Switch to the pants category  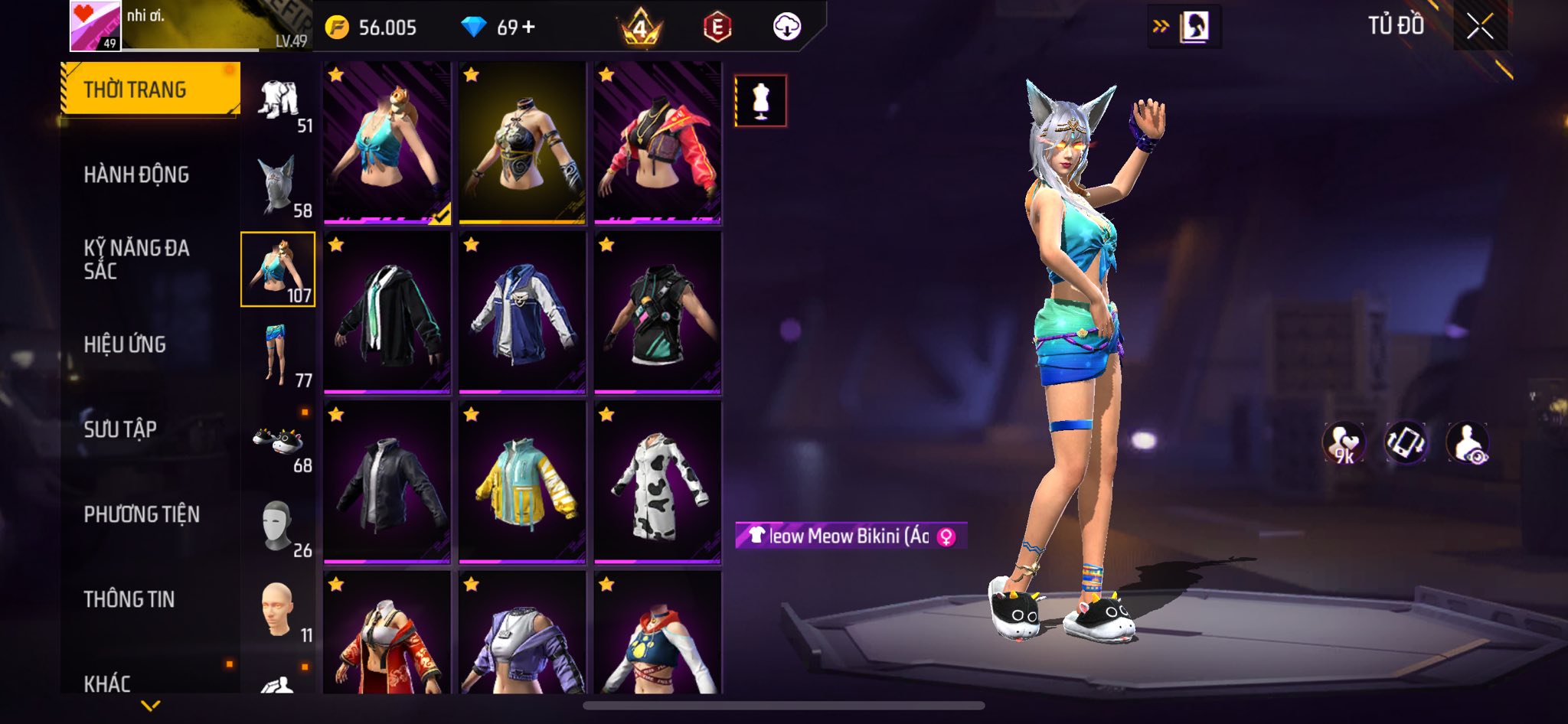[278, 356]
